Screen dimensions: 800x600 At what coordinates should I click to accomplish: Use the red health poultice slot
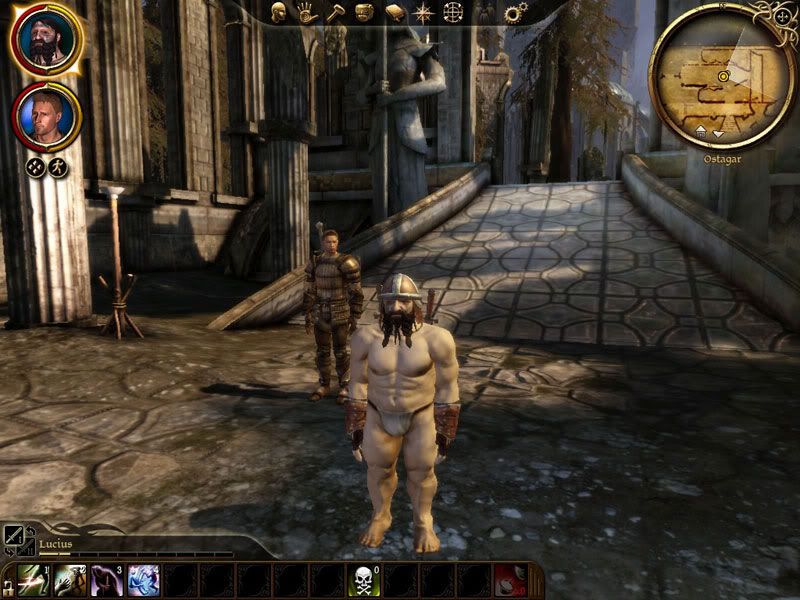click(510, 580)
